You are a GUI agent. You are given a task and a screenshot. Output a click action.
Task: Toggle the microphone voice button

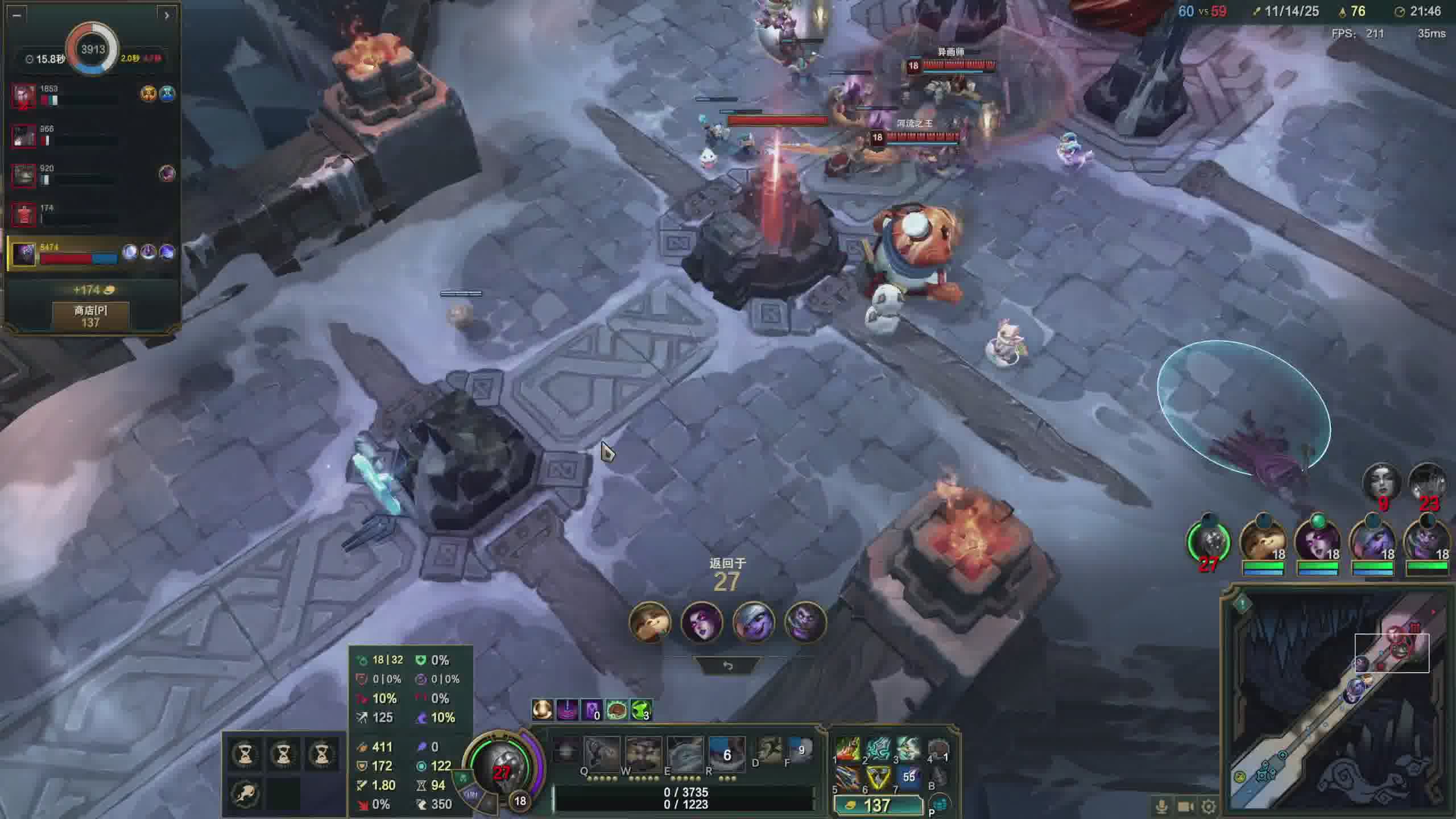click(1161, 806)
